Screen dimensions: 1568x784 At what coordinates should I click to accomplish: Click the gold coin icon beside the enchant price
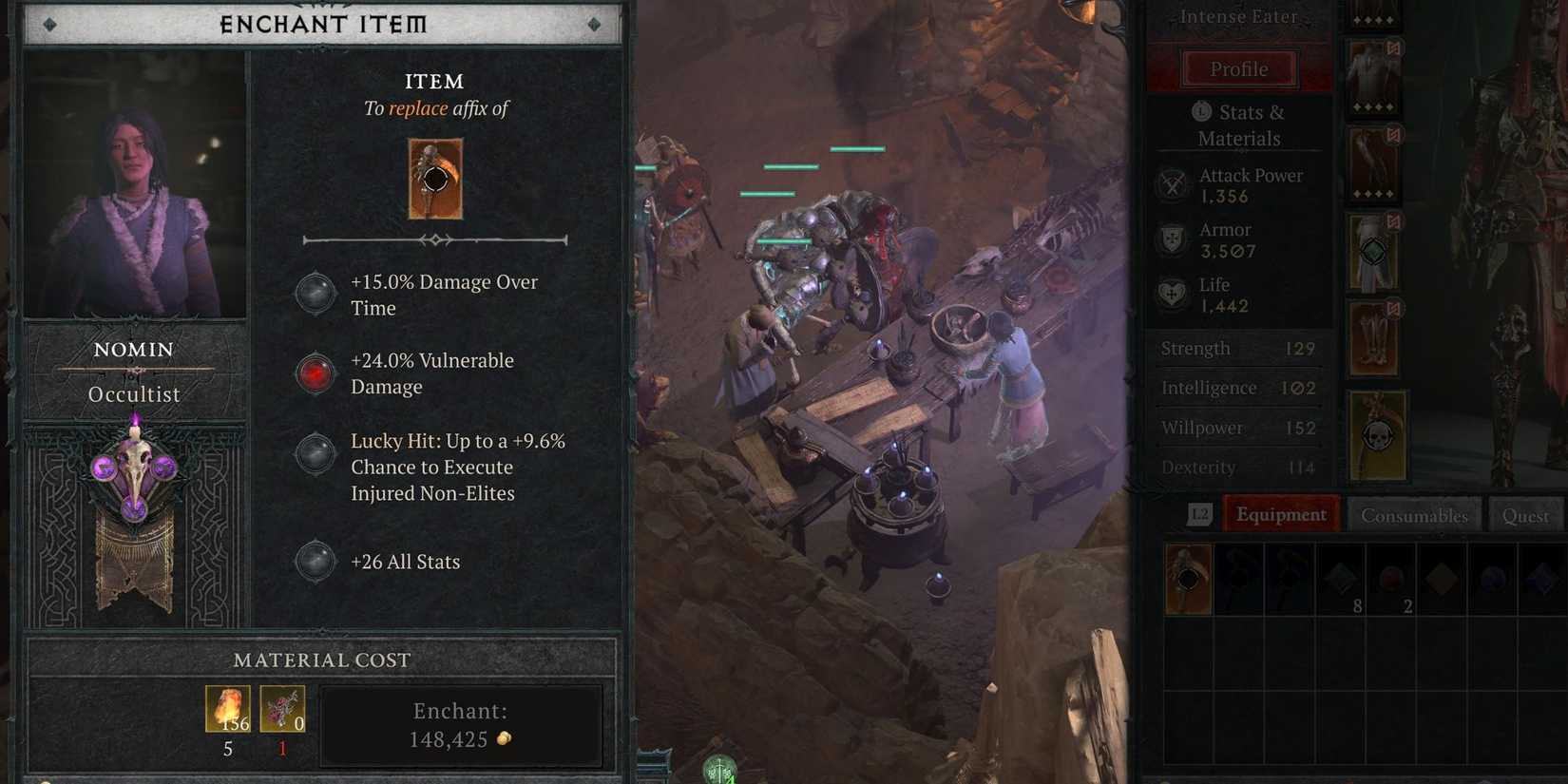coord(504,739)
